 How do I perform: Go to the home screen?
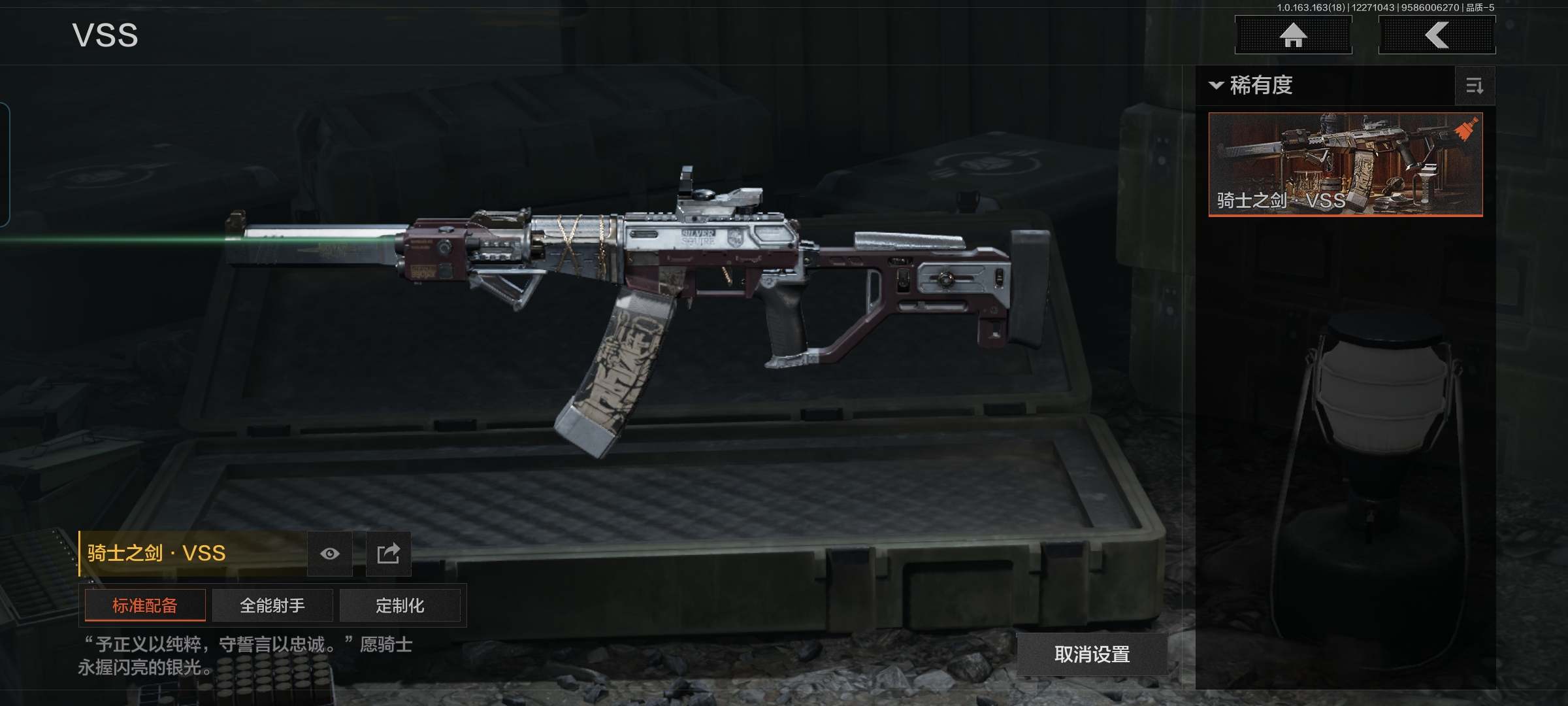[1293, 35]
